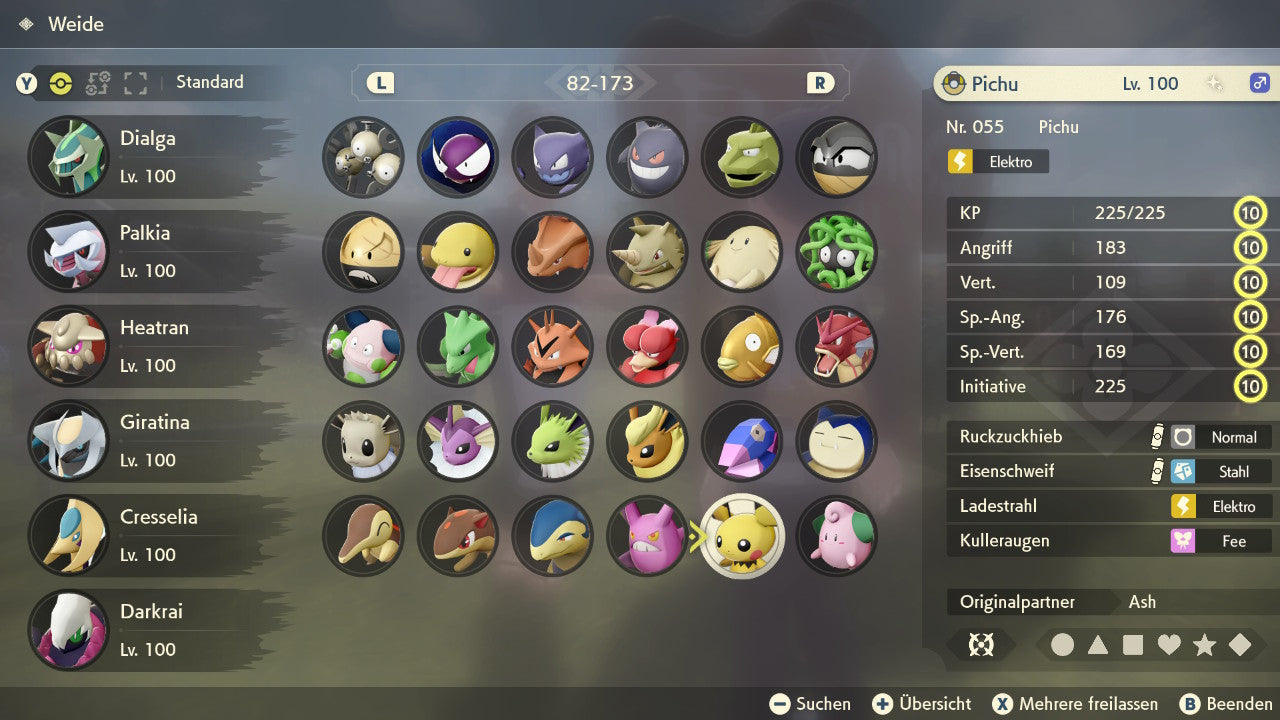Open the Standard display mode selector
The width and height of the screenshot is (1280, 720).
point(209,82)
